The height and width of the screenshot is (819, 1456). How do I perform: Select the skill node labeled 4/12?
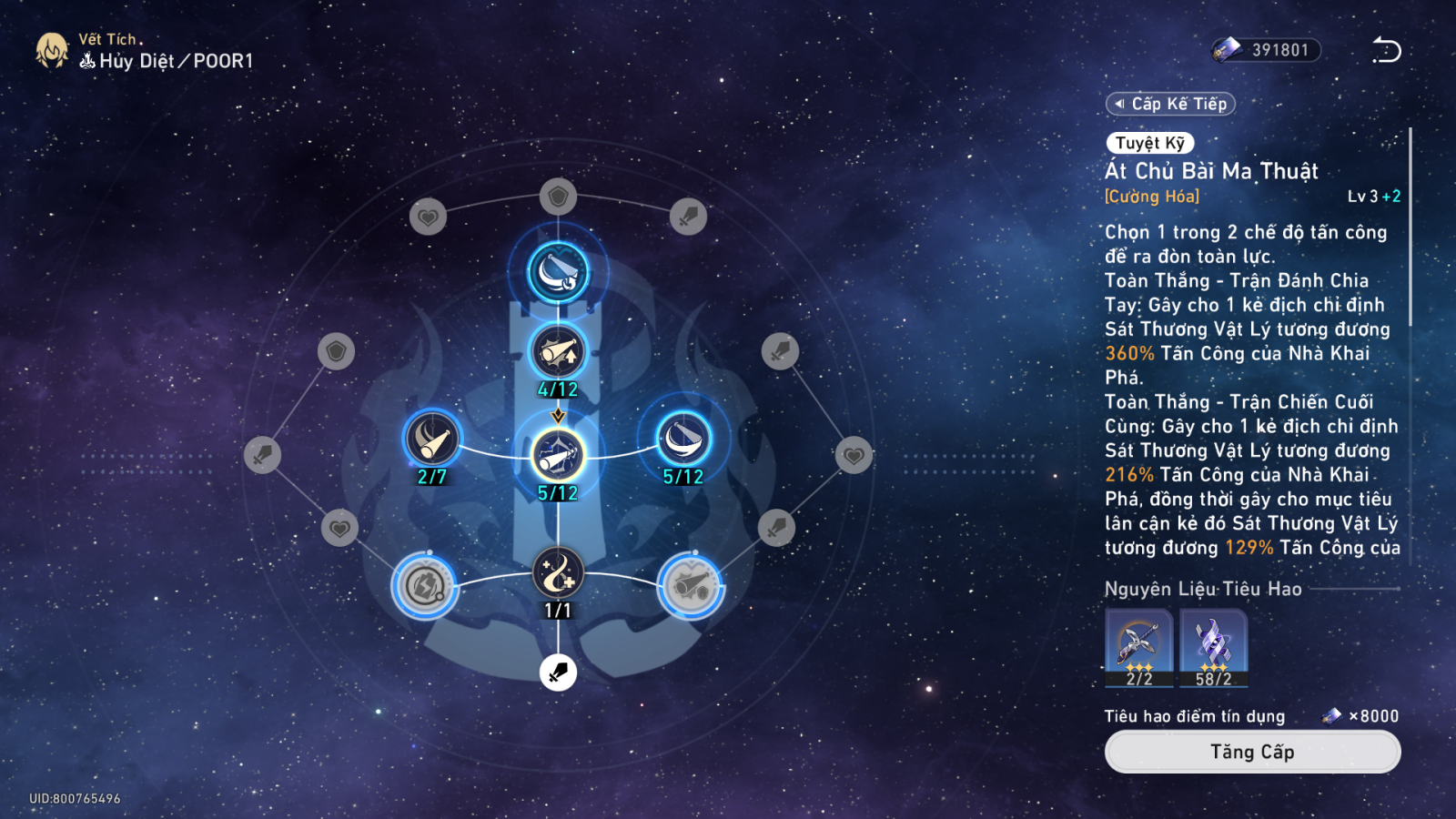(x=558, y=352)
